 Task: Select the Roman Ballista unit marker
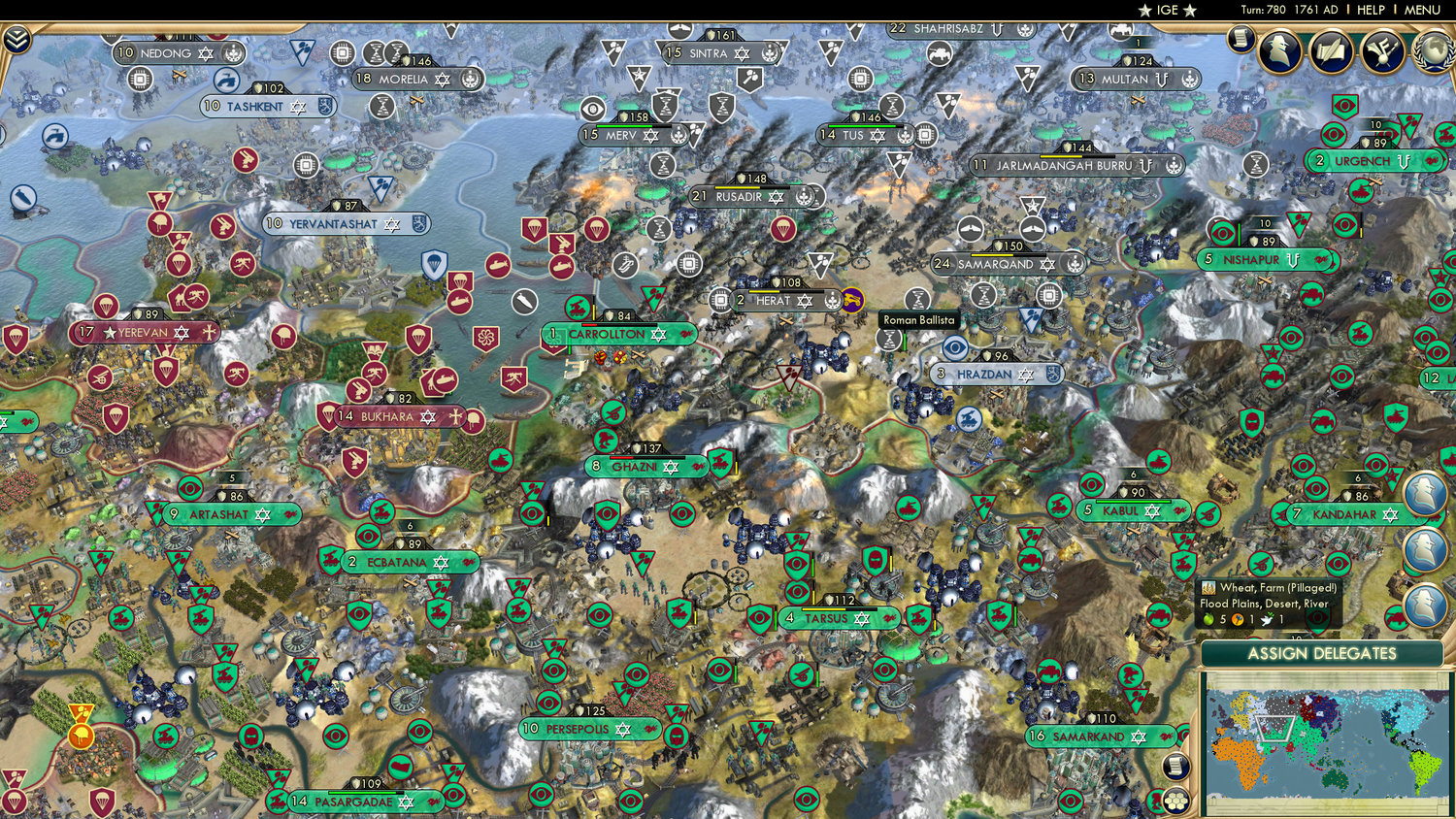point(891,338)
